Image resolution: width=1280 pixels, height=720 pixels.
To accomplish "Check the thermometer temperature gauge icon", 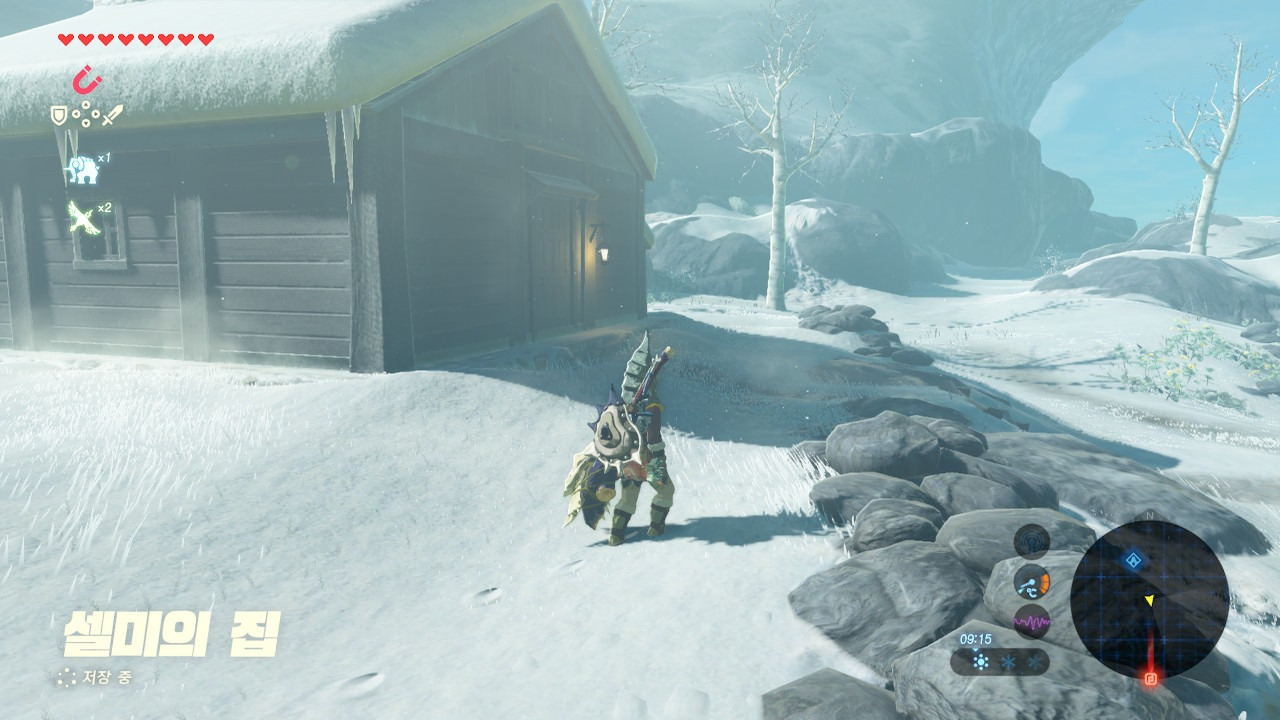I will [1032, 582].
